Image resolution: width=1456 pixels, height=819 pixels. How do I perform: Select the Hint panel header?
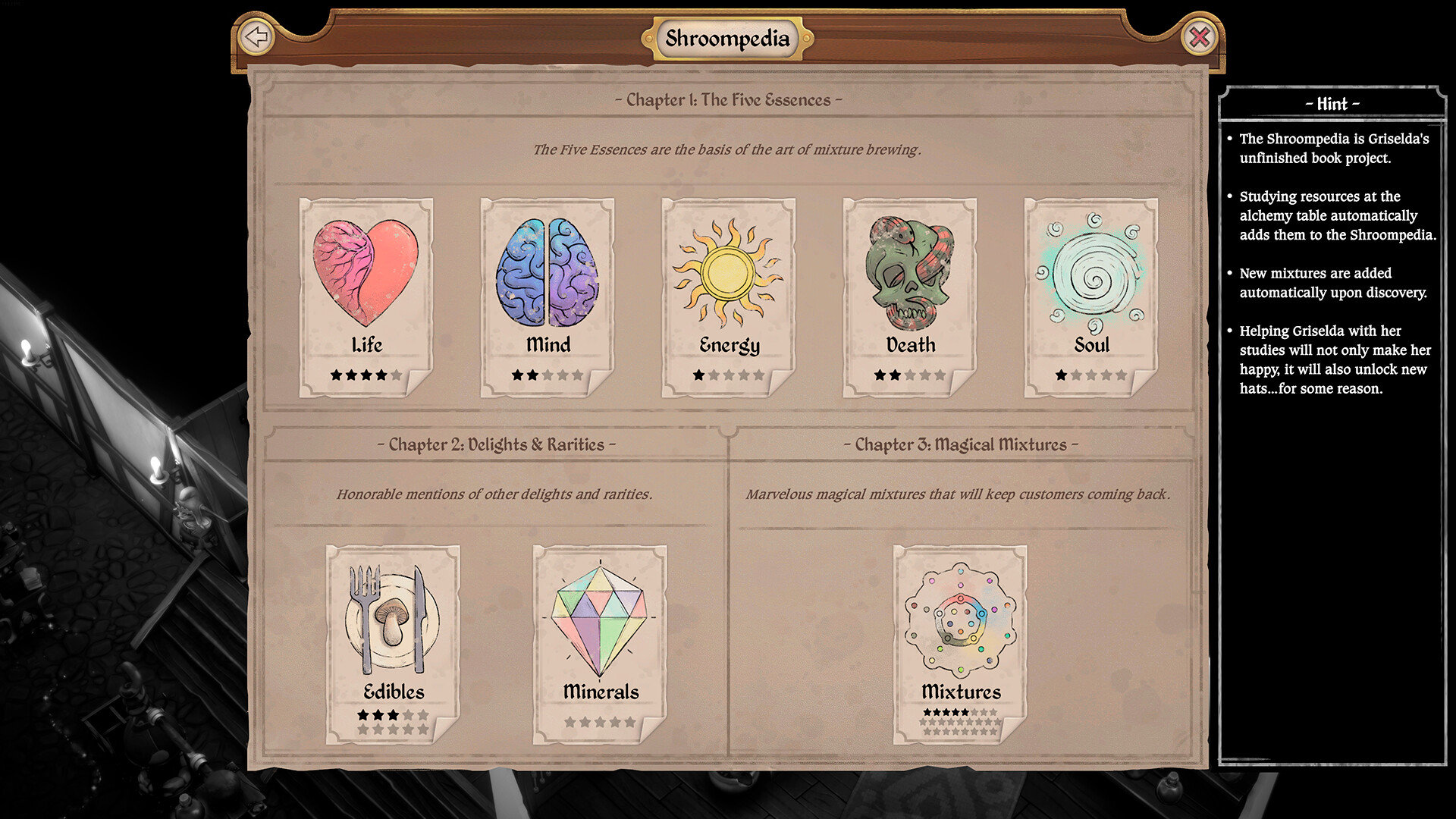pos(1332,105)
